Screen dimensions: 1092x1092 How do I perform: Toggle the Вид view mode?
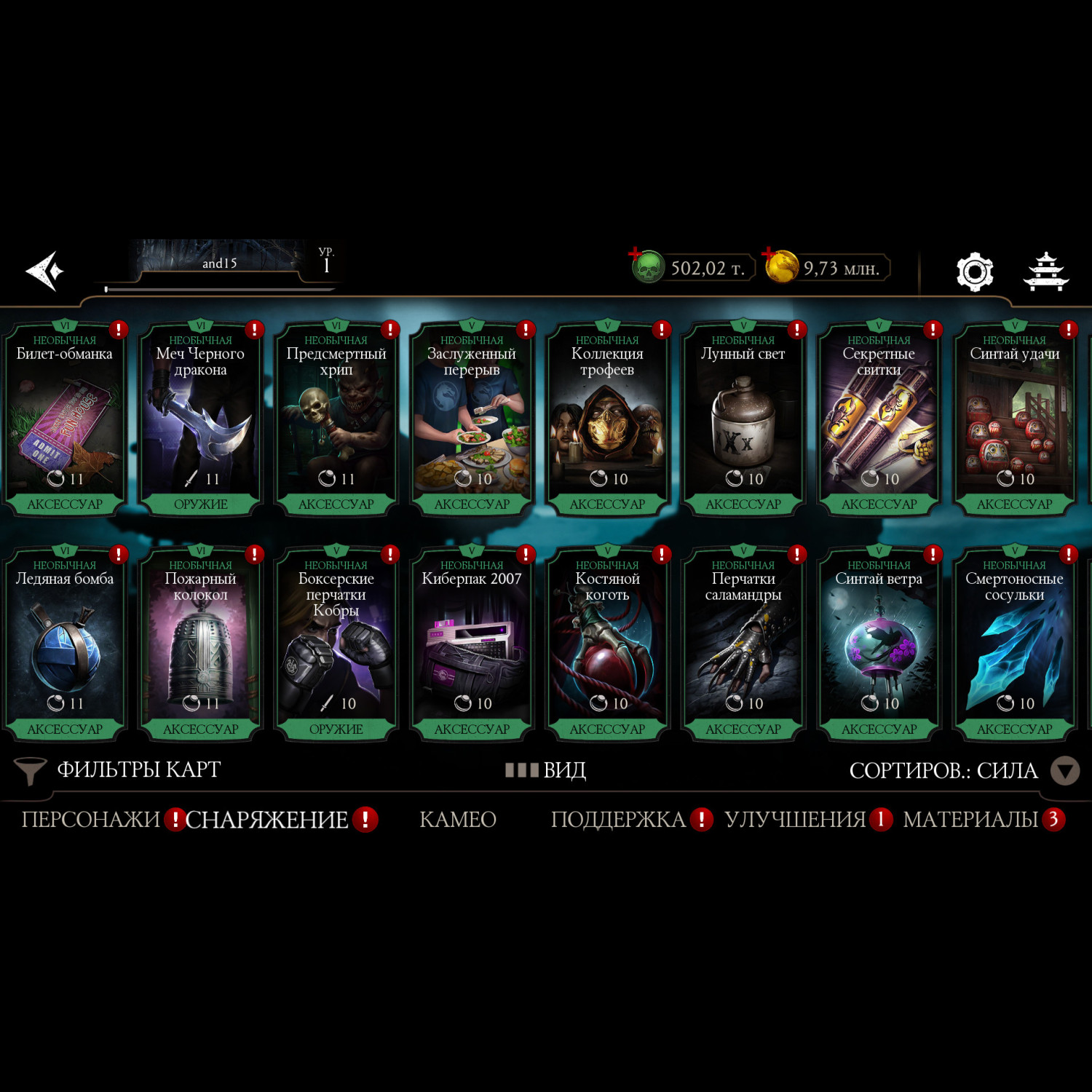pos(546,769)
